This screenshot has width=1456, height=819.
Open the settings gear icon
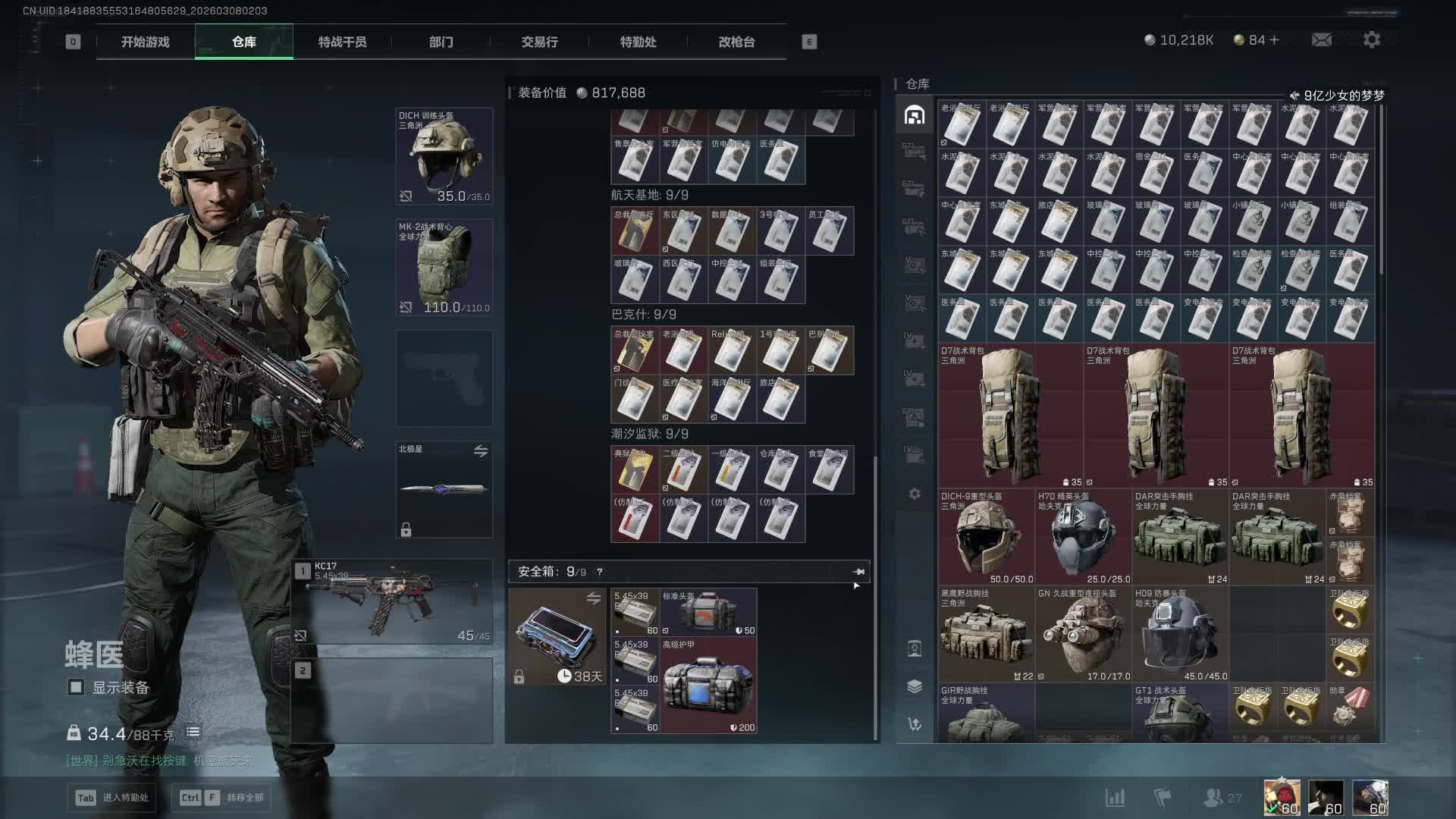coord(1371,39)
